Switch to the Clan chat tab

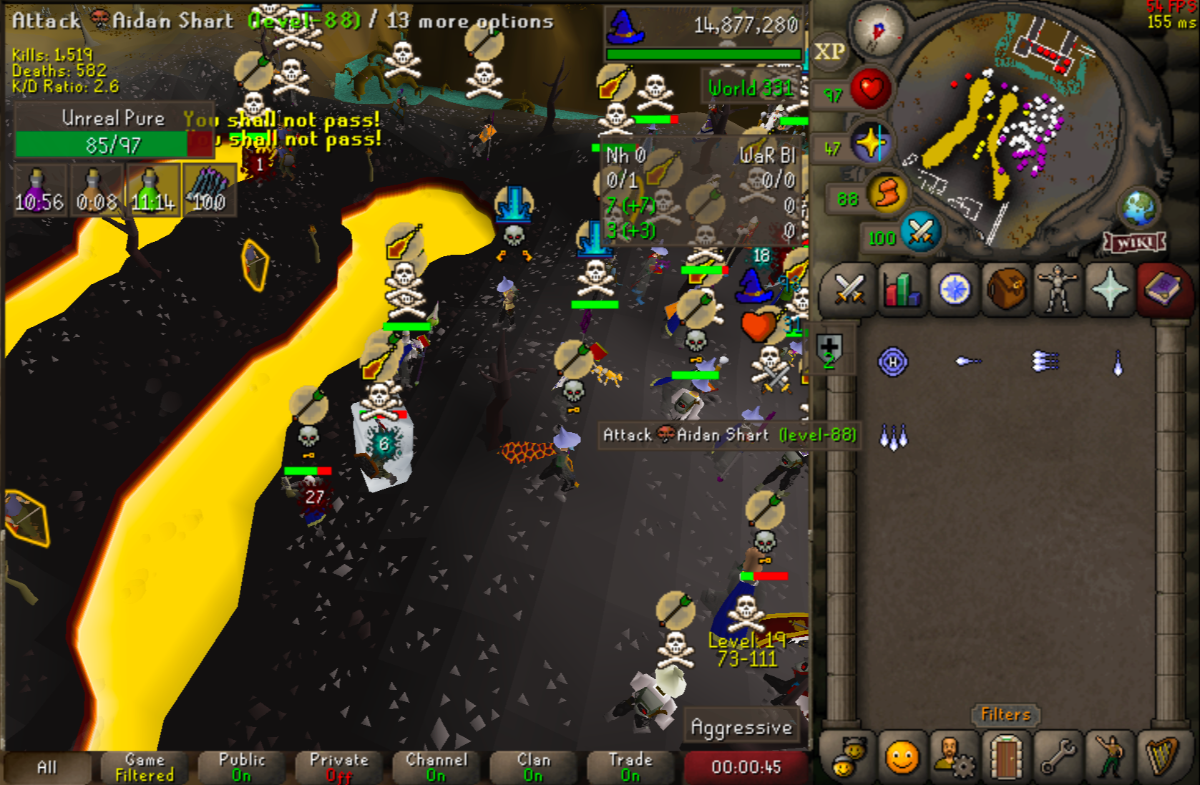(x=533, y=767)
